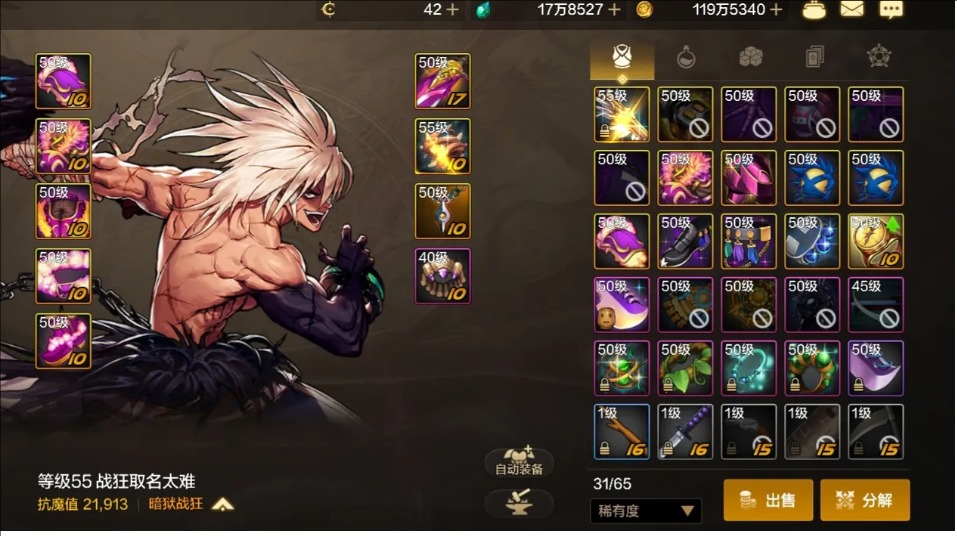Open the cards inventory tab
This screenshot has height=536, width=957.
[815, 57]
